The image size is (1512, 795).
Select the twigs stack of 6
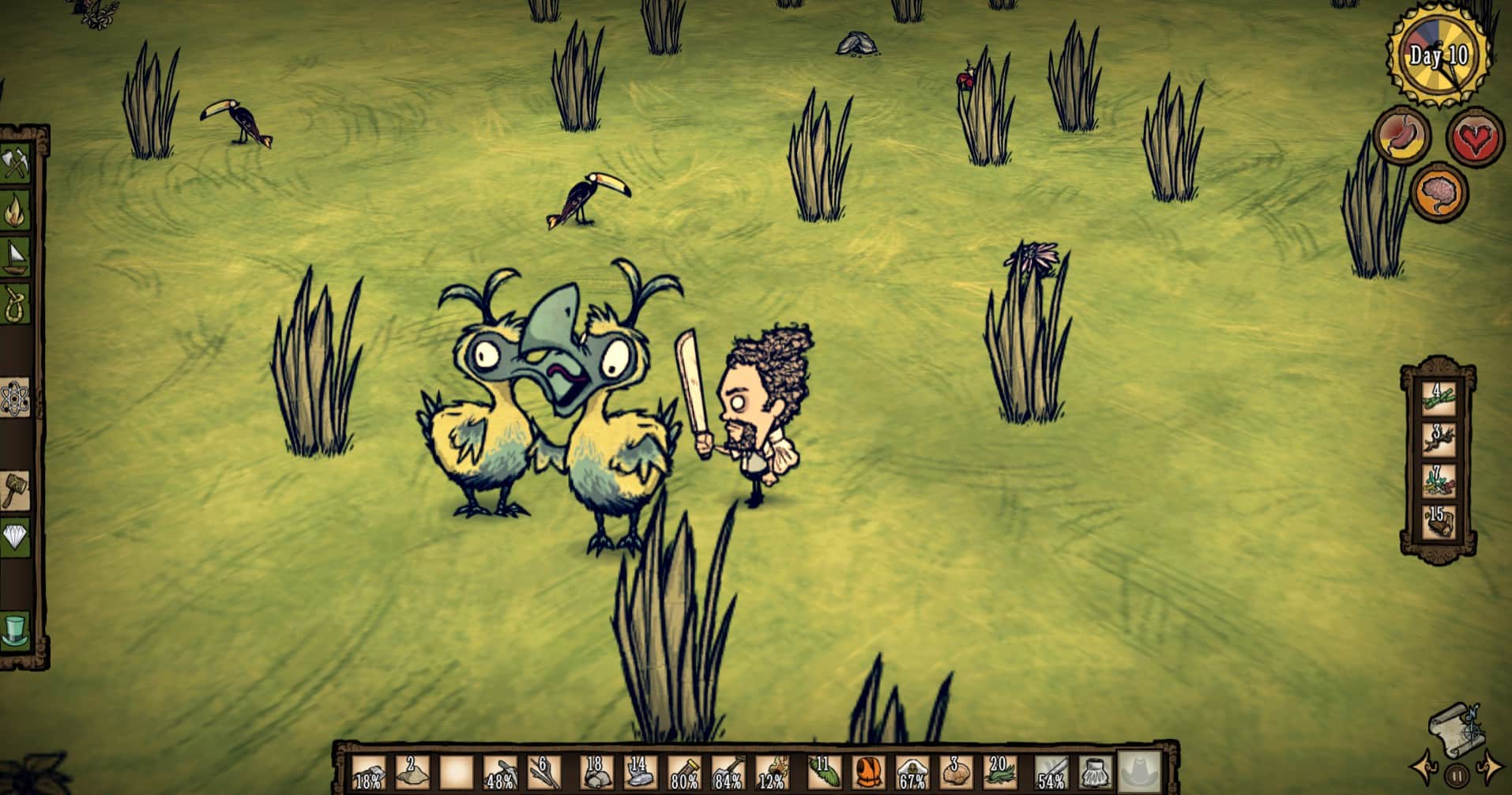pos(542,772)
